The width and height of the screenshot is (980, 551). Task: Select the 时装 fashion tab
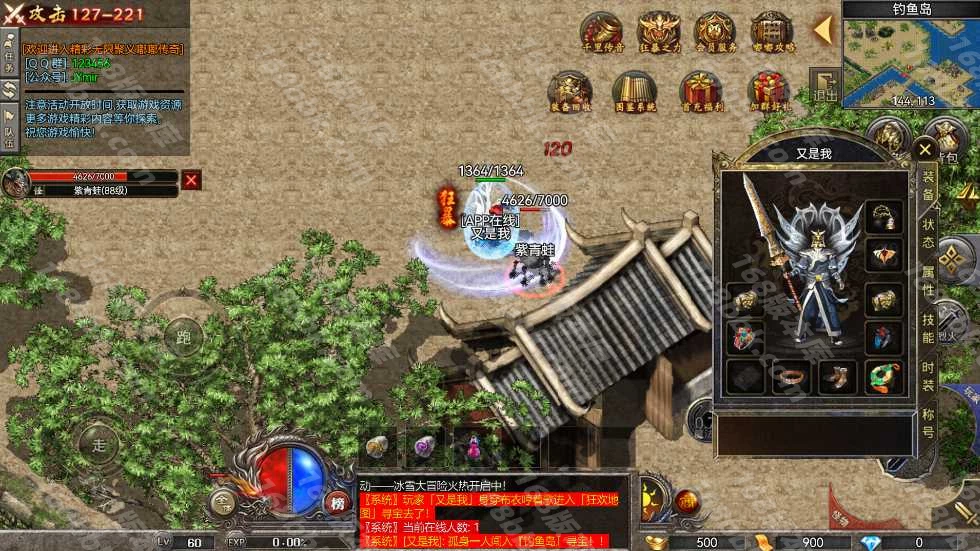(928, 372)
